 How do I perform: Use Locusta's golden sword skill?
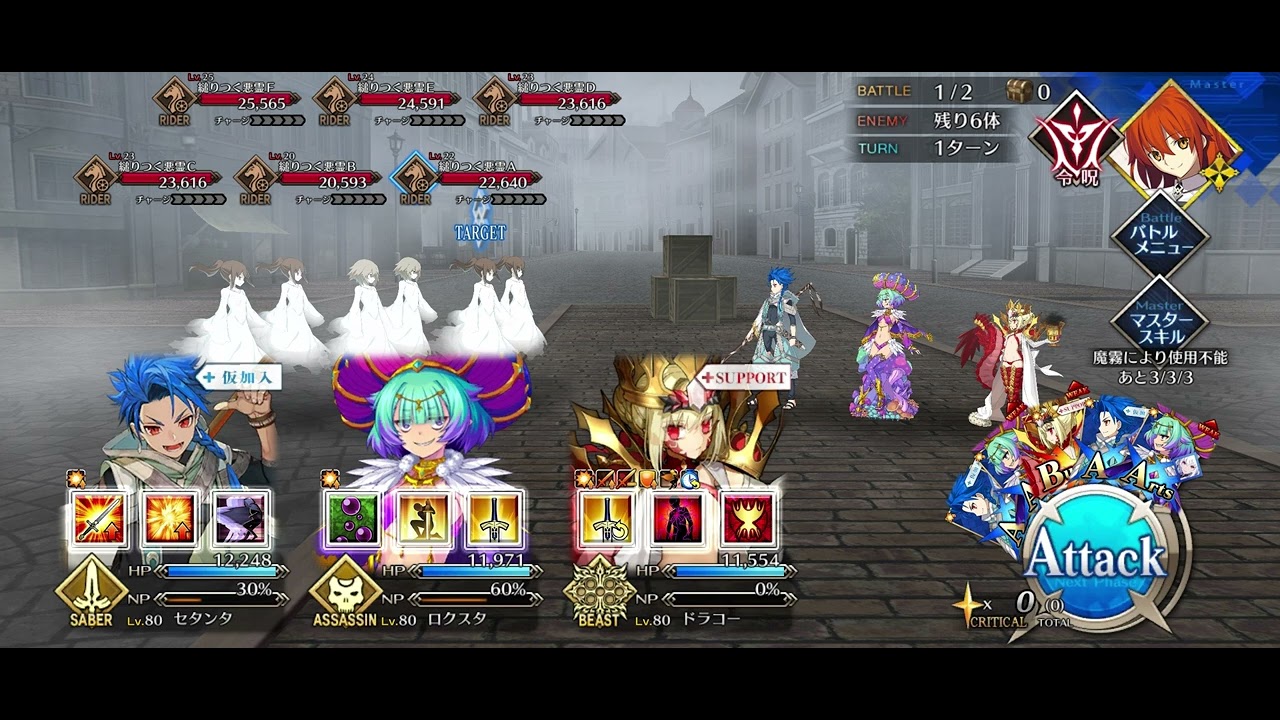(x=495, y=519)
